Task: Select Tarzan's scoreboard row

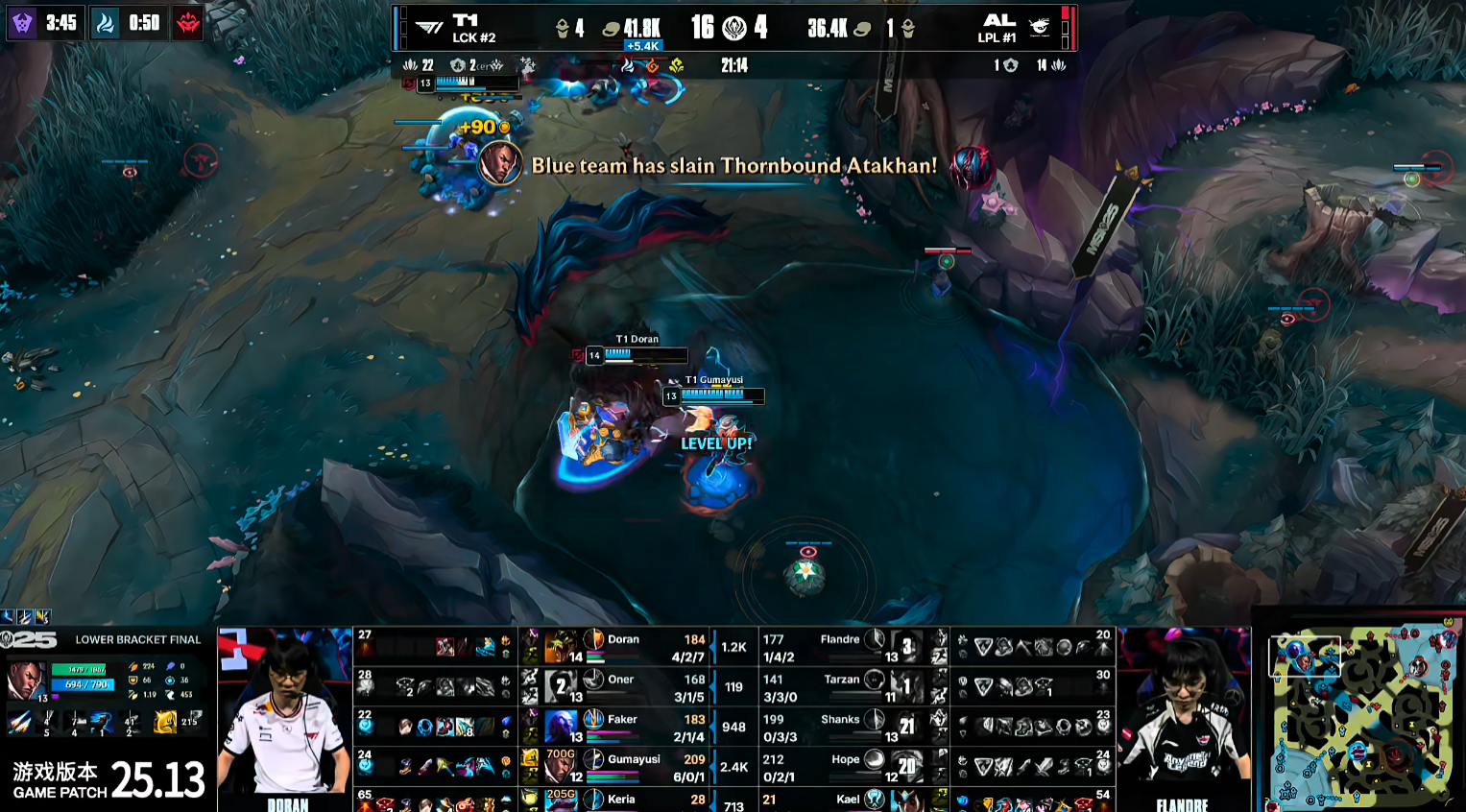Action: pyautogui.click(x=841, y=685)
